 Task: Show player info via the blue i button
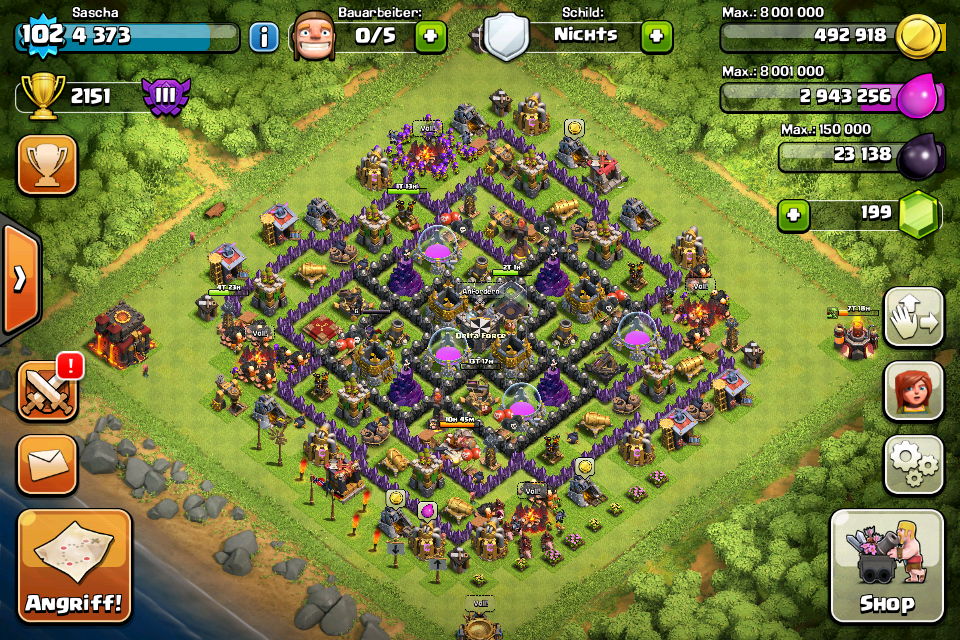pyautogui.click(x=264, y=38)
